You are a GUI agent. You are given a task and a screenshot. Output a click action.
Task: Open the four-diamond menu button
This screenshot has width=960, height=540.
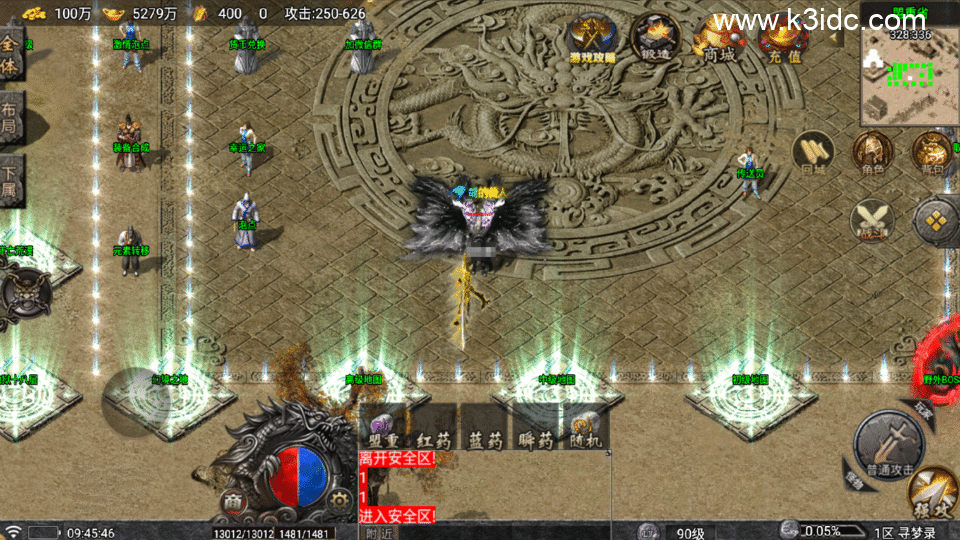point(937,221)
